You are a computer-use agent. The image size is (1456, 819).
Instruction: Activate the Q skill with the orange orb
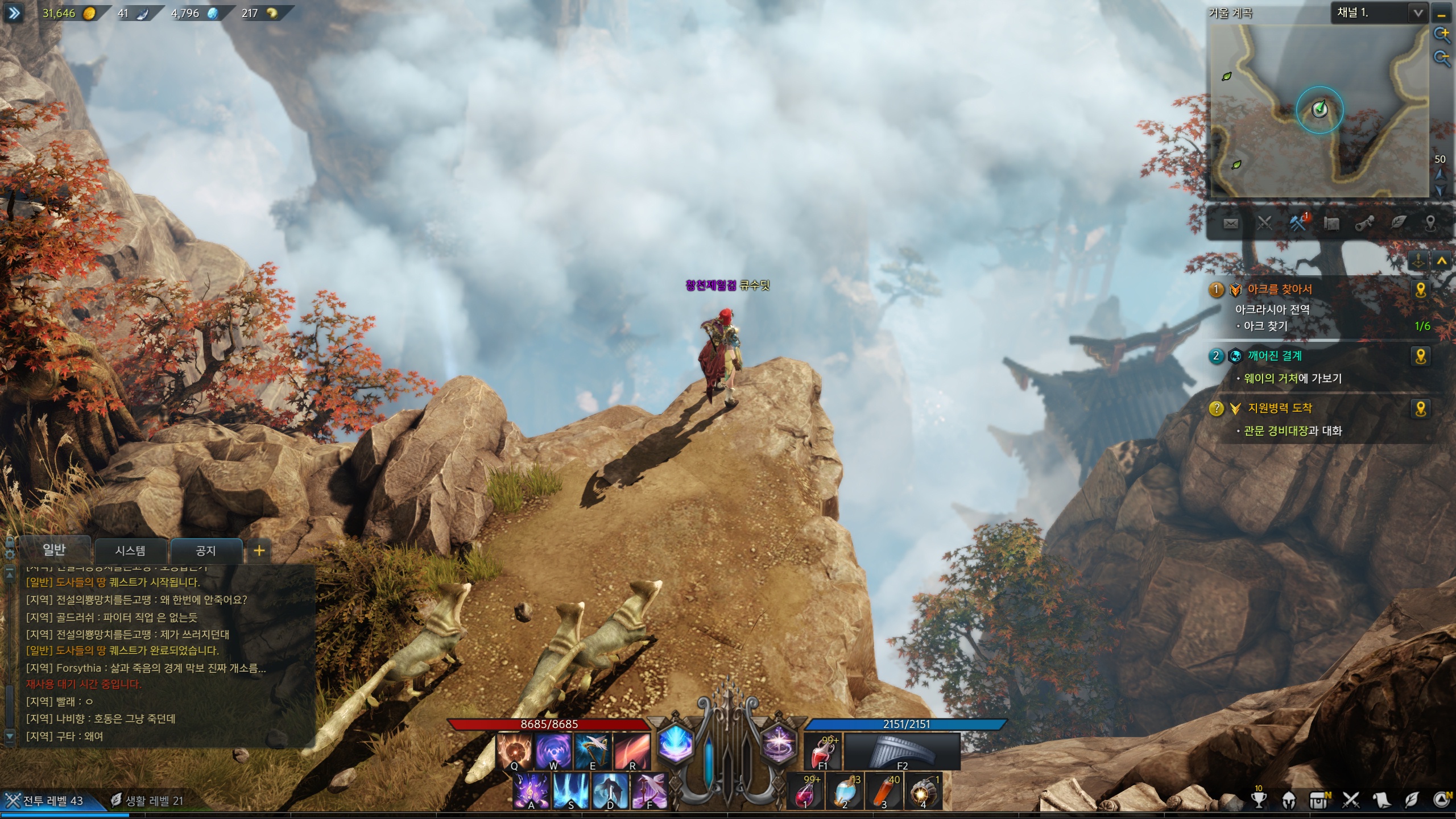[514, 751]
